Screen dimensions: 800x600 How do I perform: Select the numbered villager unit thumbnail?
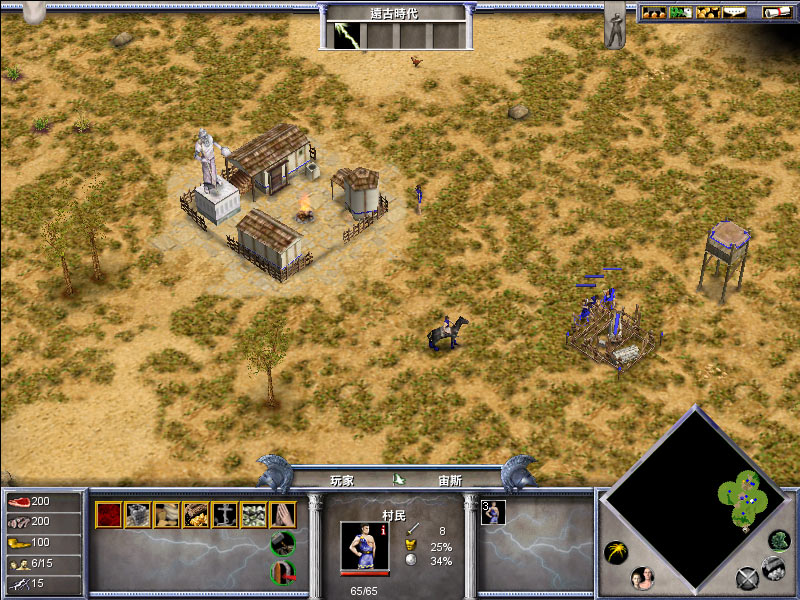point(494,512)
